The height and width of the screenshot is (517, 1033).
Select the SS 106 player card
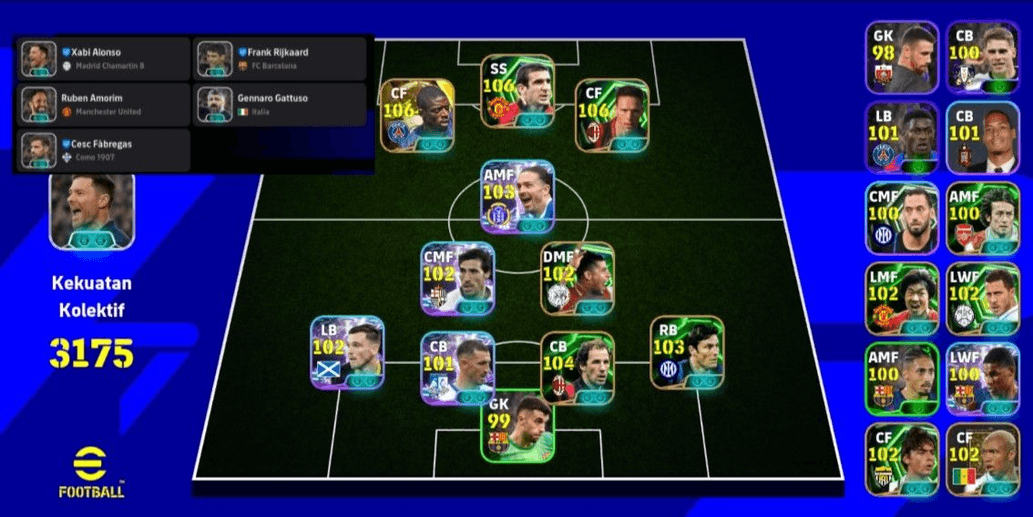pos(517,91)
